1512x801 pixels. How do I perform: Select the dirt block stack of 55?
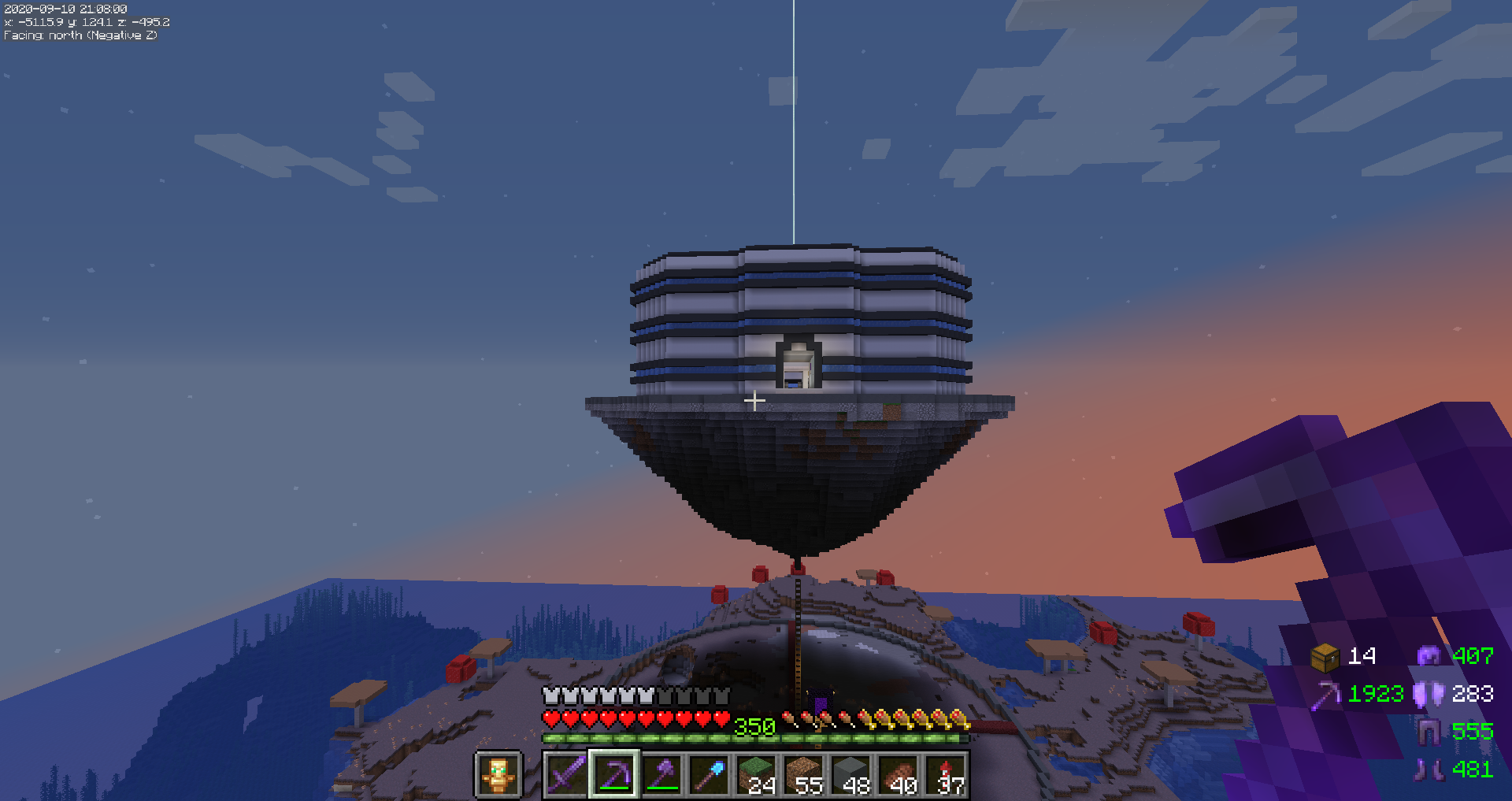pyautogui.click(x=804, y=775)
